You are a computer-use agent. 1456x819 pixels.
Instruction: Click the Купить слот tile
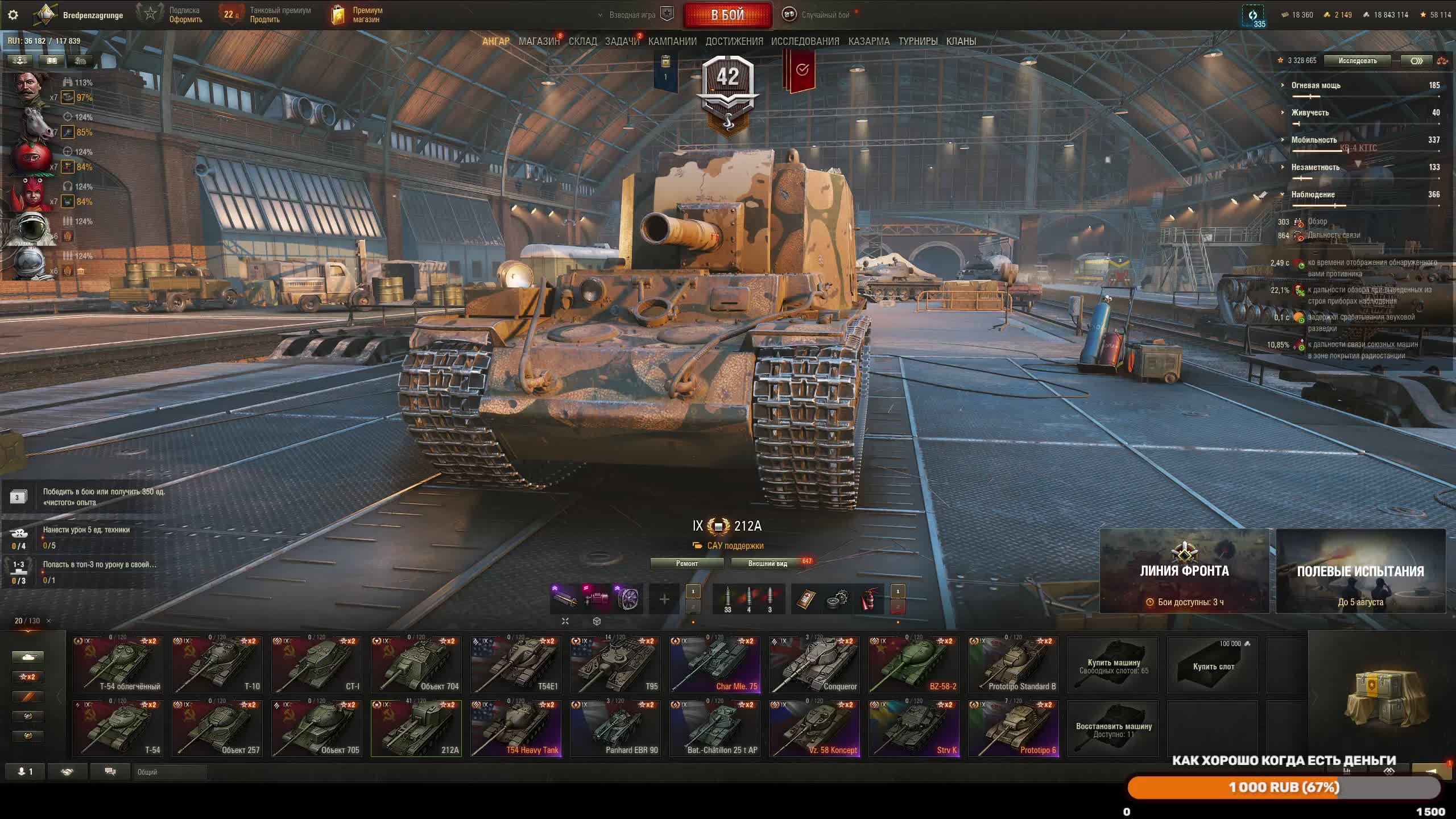pos(1213,664)
